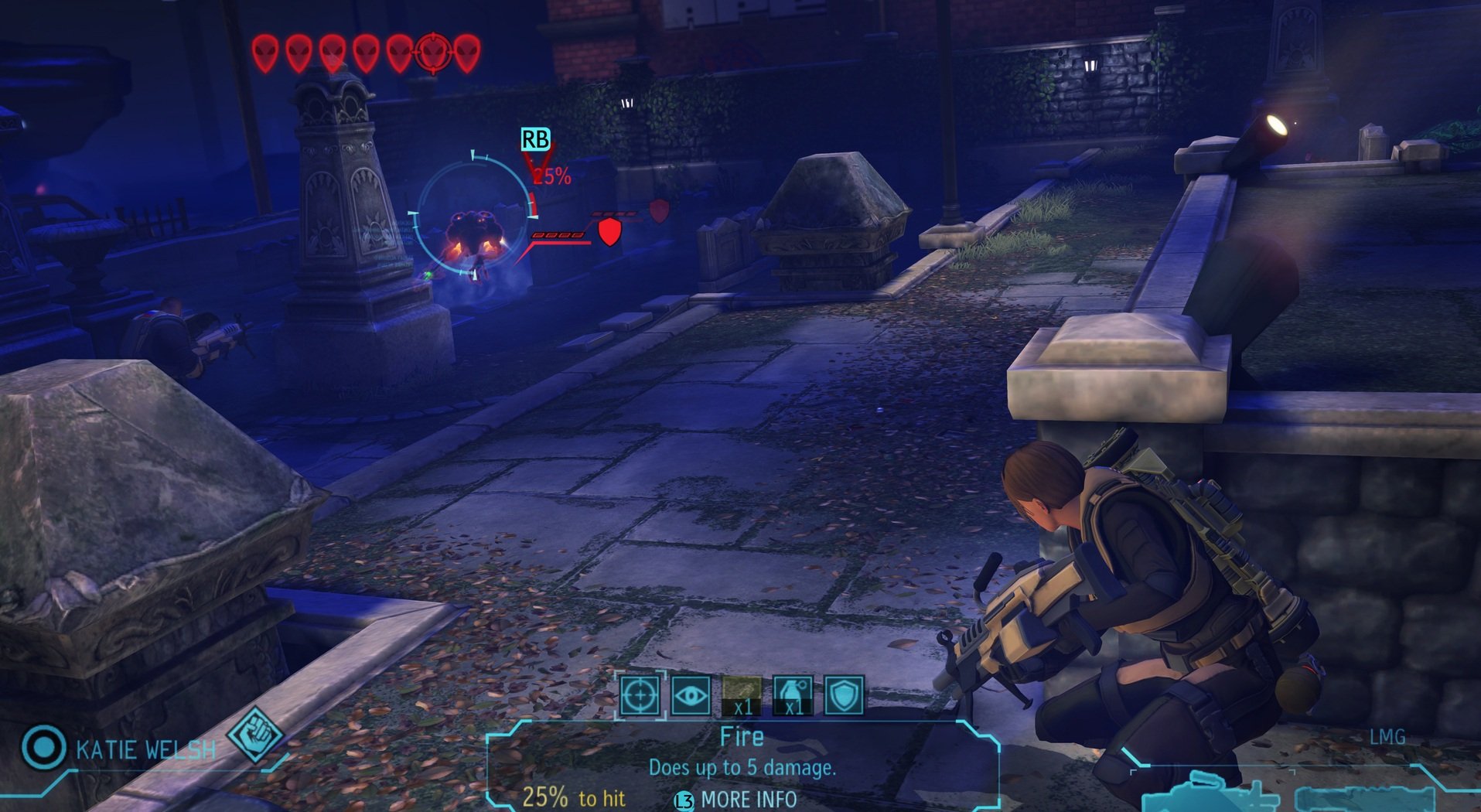
Task: Open the MORE INFO shot details
Action: point(737,800)
